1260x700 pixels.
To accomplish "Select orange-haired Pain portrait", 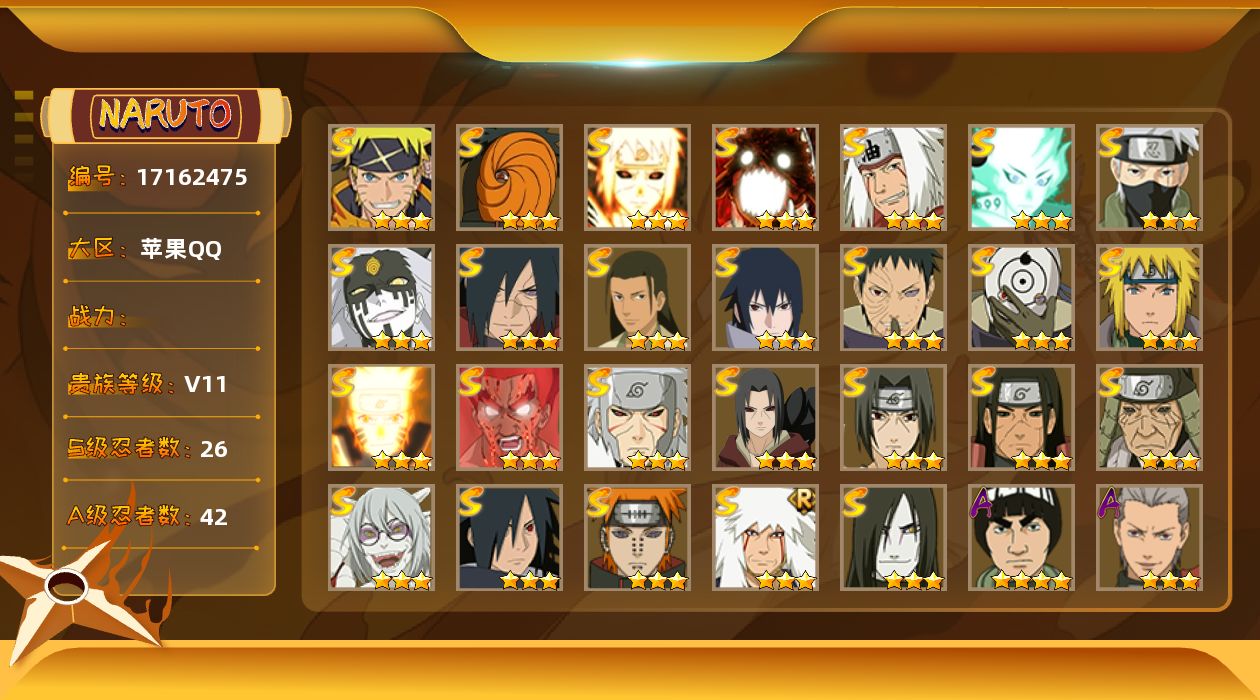I will point(637,537).
